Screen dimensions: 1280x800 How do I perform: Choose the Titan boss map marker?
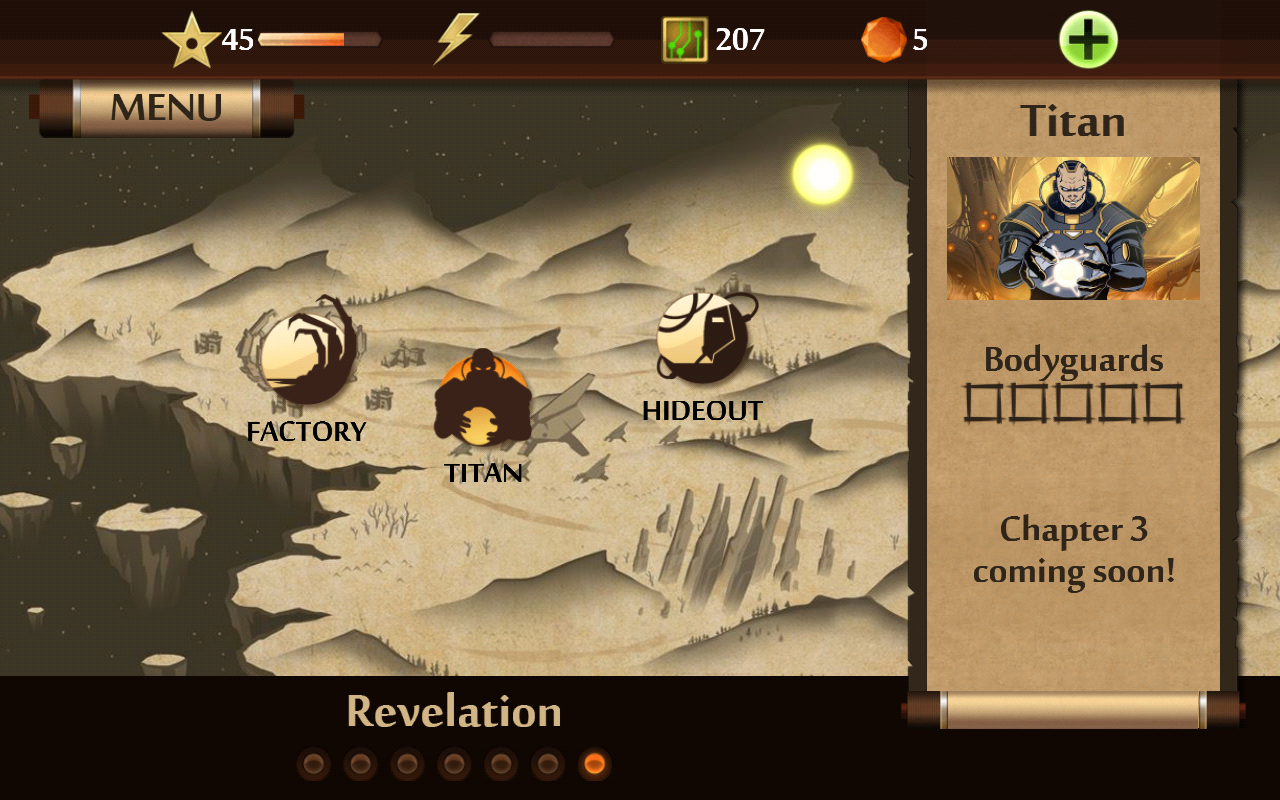point(482,400)
